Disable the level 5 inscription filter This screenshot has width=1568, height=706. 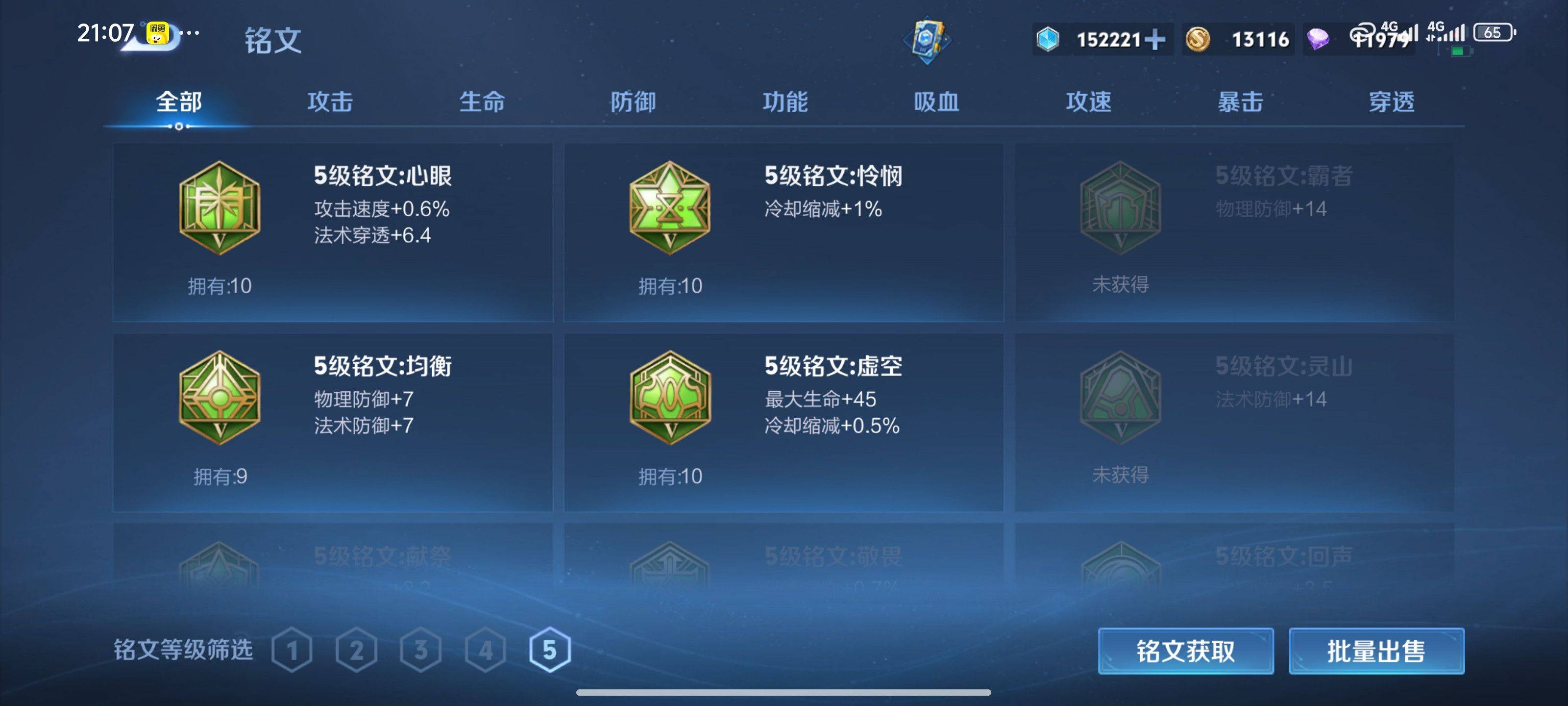[x=549, y=649]
